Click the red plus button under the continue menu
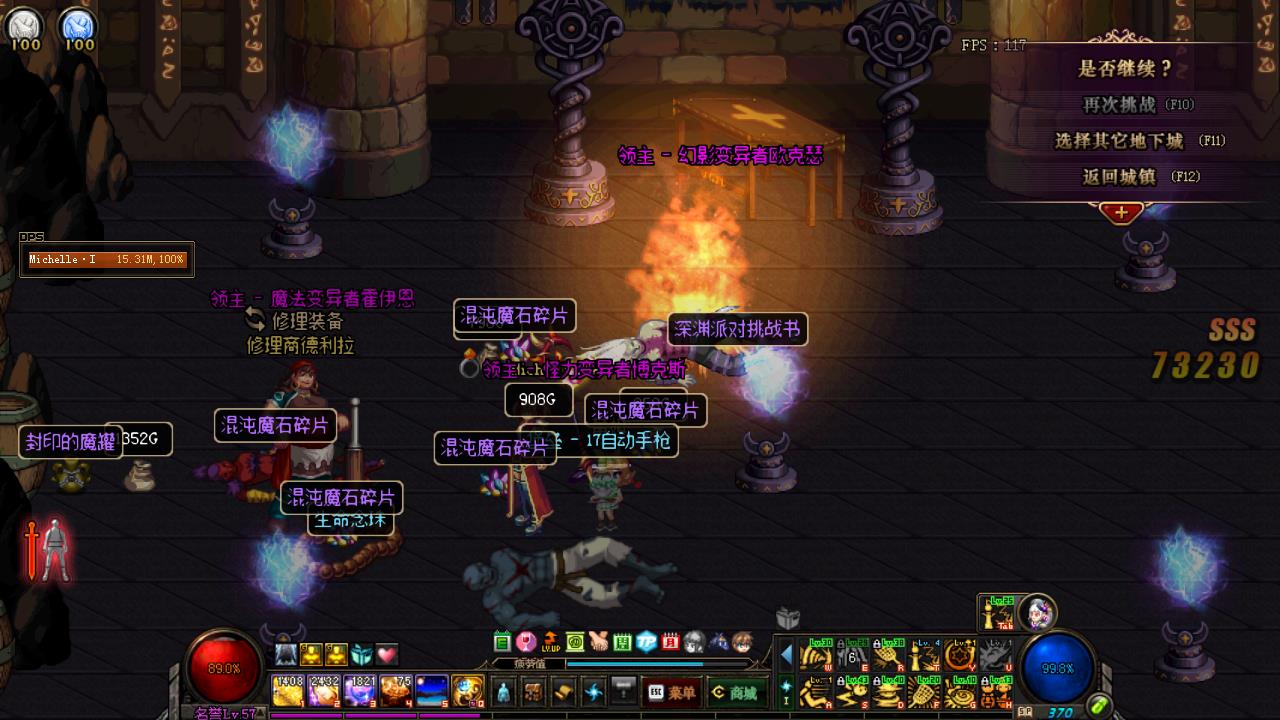The image size is (1280, 720). click(x=1121, y=213)
